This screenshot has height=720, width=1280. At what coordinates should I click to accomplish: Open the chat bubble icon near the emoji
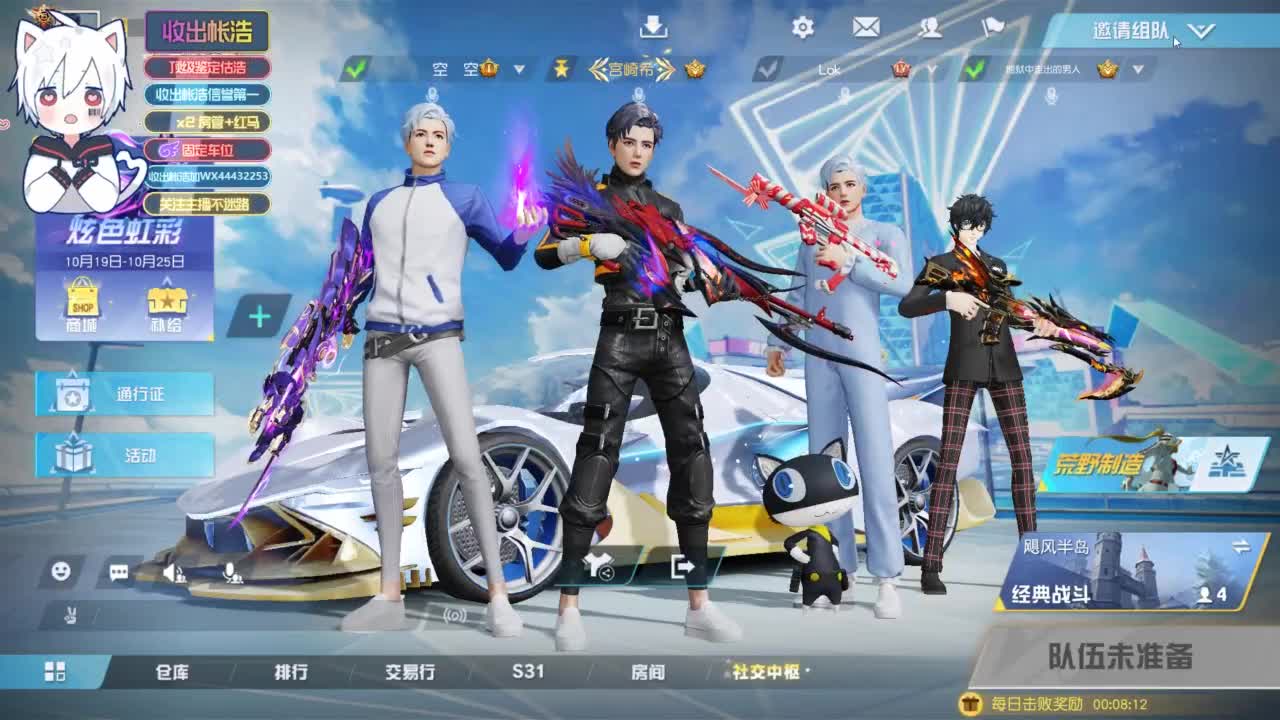[120, 572]
